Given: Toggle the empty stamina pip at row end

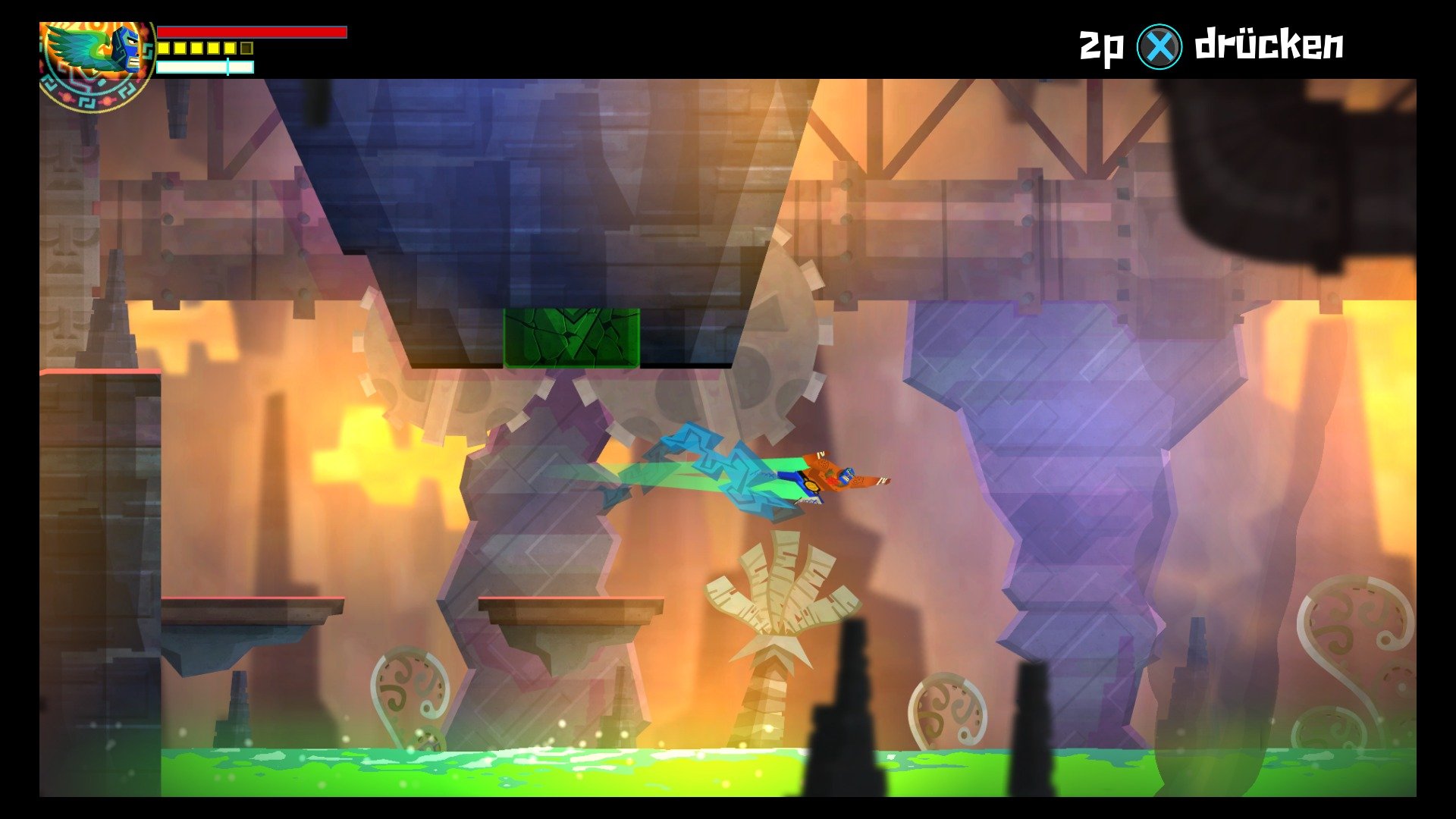Looking at the screenshot, I should tap(246, 48).
